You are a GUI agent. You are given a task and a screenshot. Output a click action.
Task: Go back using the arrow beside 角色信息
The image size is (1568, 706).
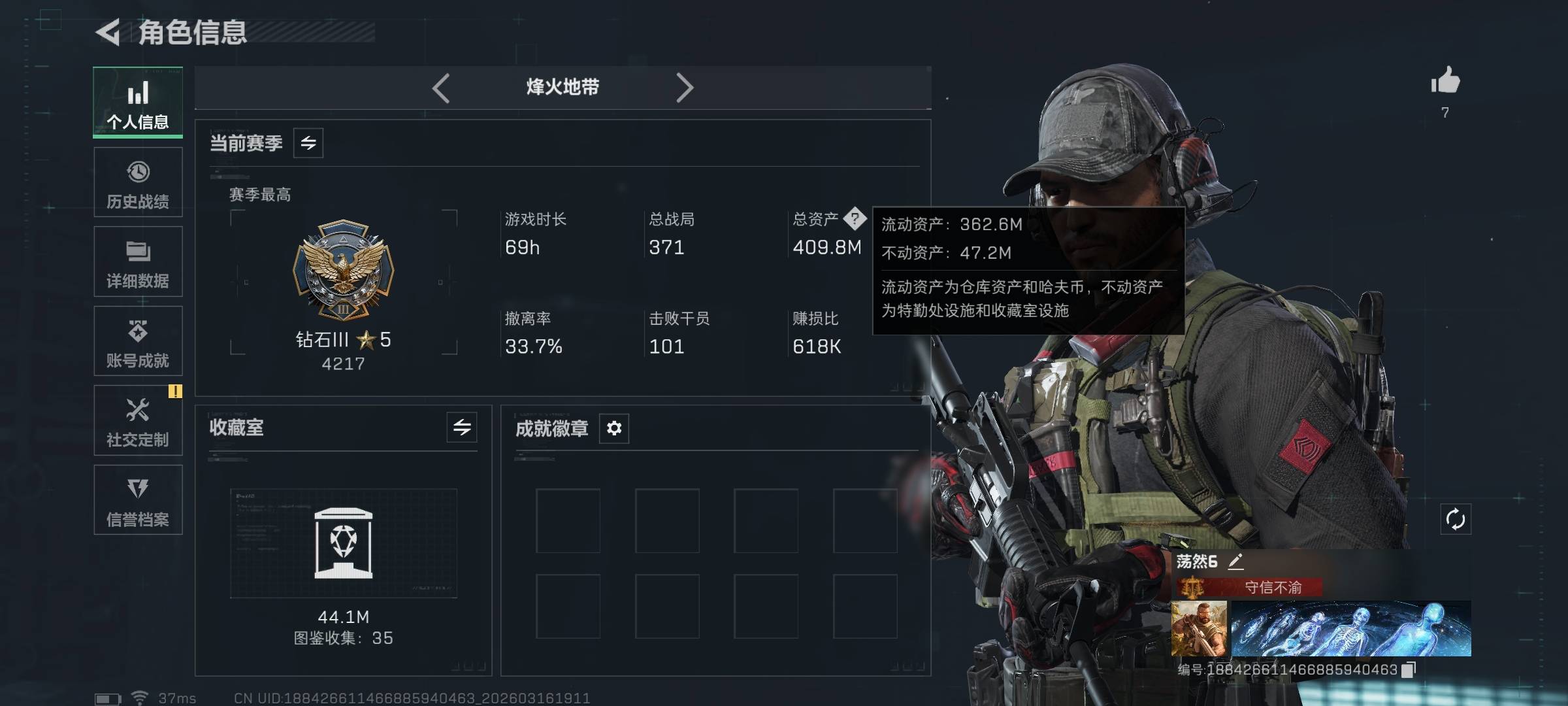(x=108, y=33)
